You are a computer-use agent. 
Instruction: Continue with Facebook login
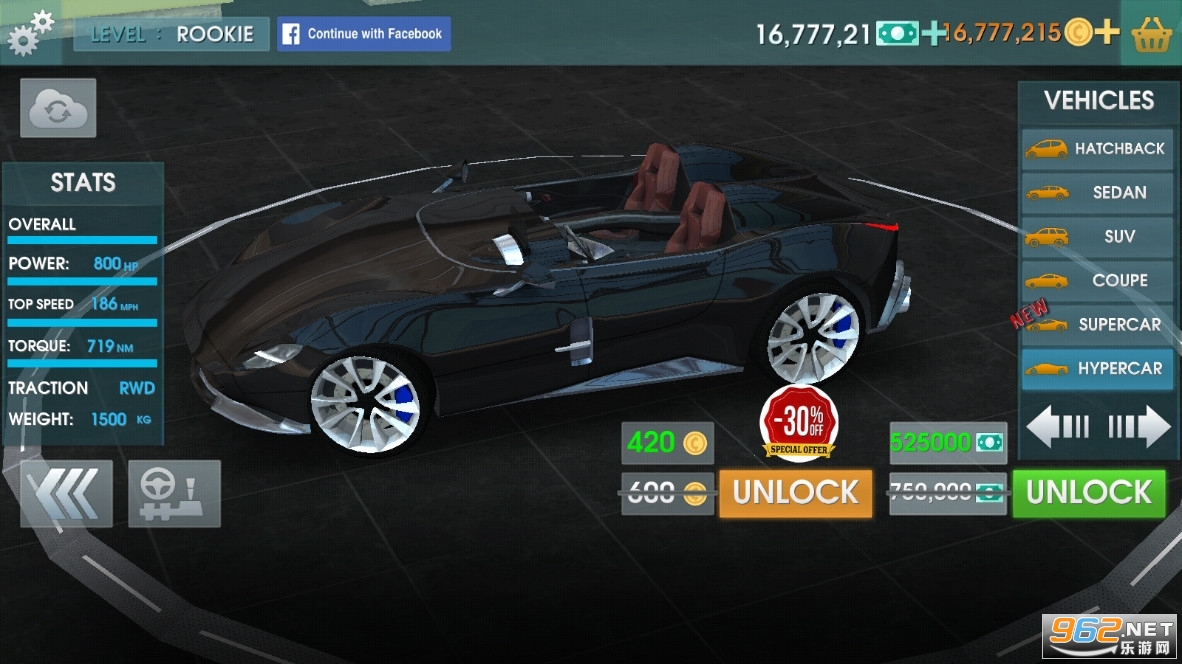pyautogui.click(x=364, y=34)
